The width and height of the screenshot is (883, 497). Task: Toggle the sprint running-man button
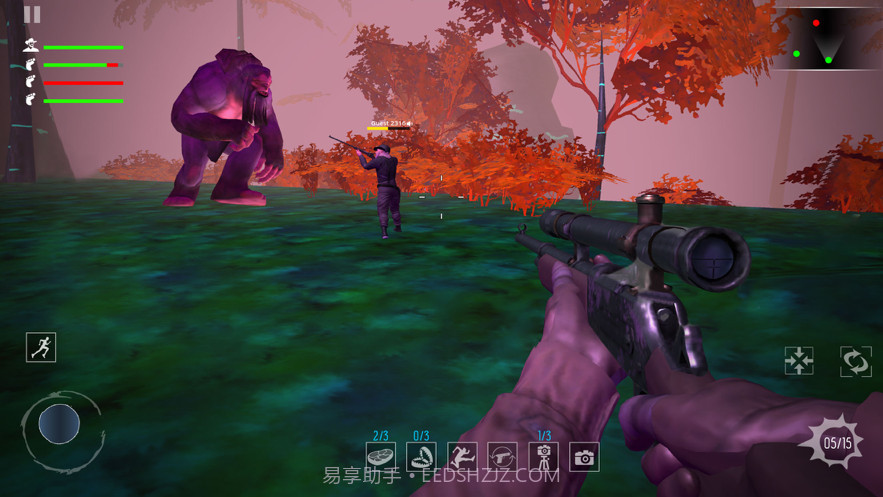click(41, 347)
